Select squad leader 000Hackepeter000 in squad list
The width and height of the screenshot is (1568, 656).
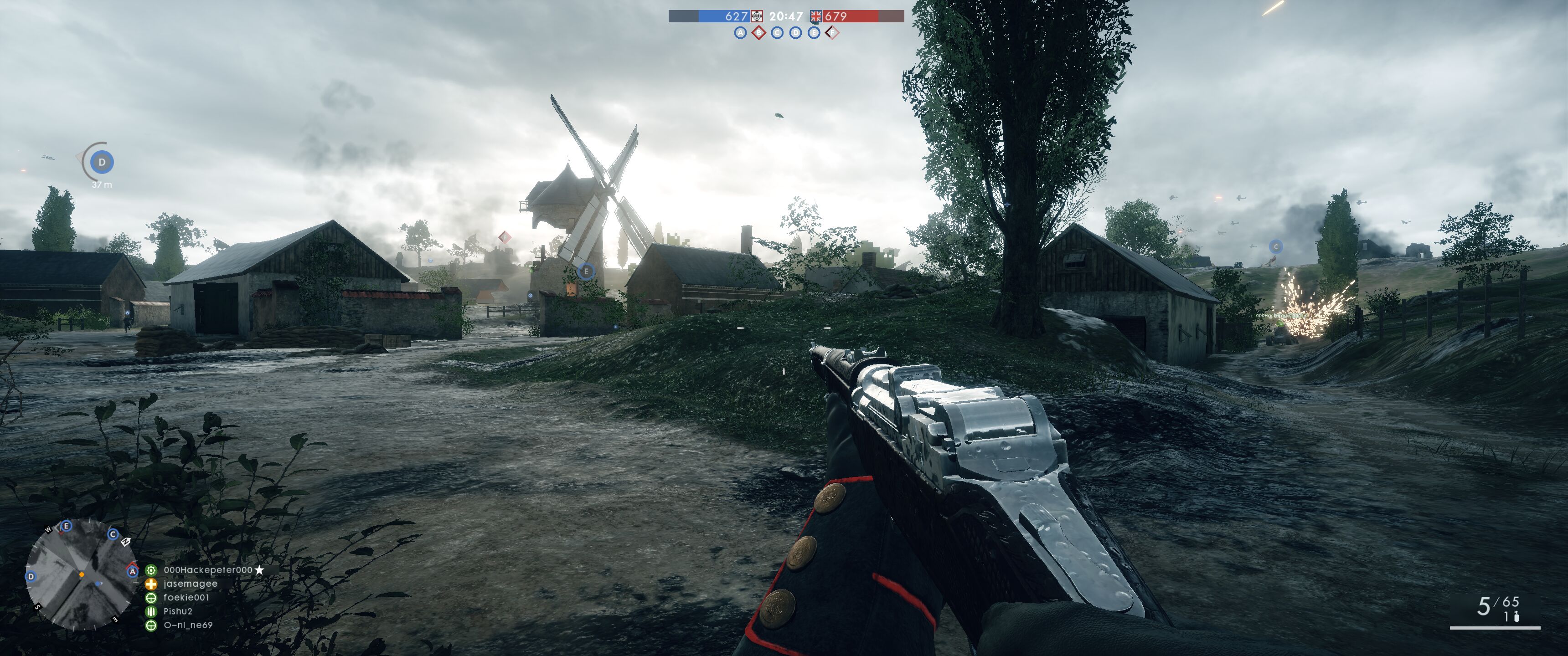[x=207, y=570]
